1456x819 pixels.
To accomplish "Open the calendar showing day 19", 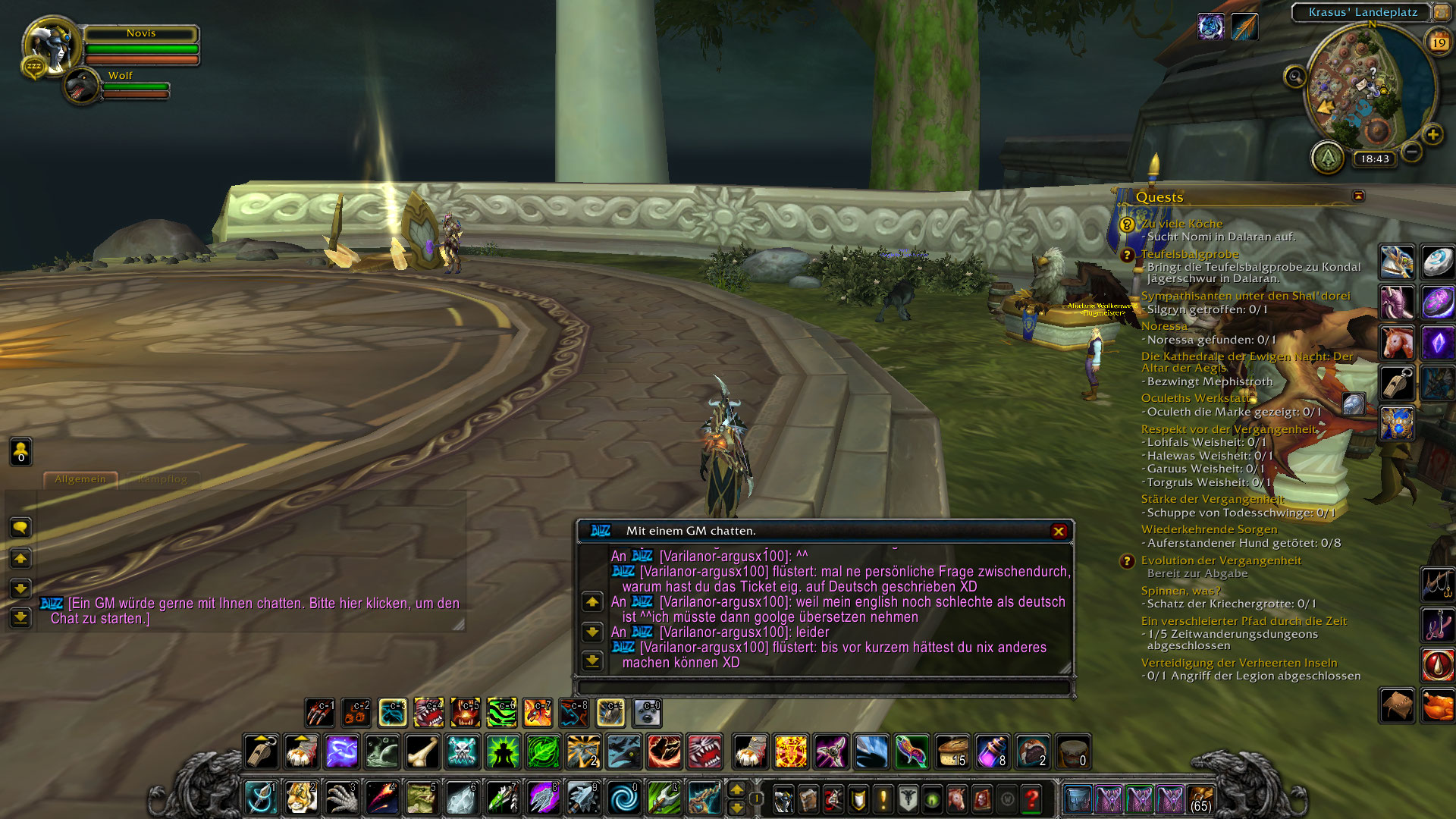I will 1439,43.
